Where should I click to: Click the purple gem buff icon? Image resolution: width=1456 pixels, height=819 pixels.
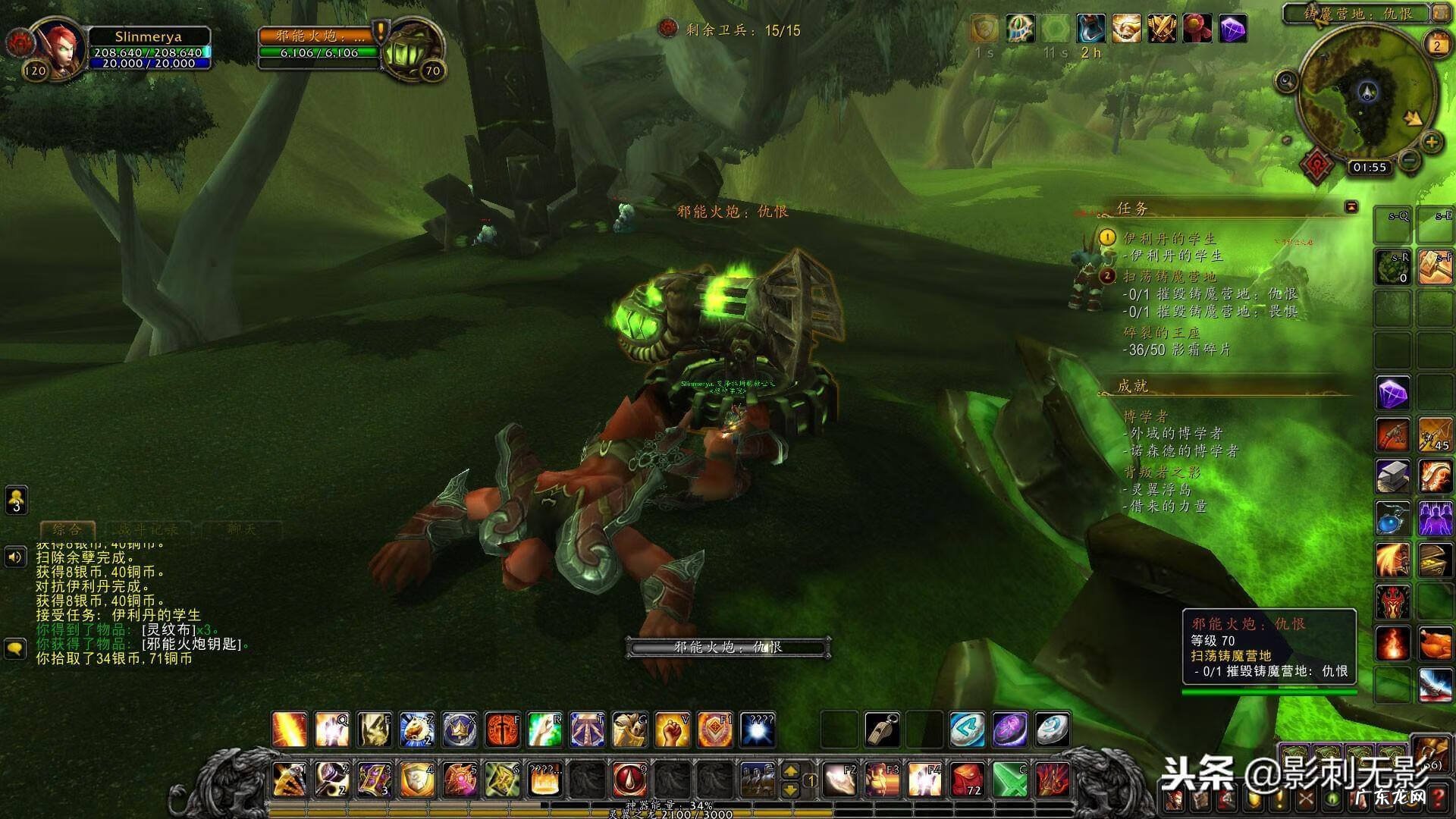(x=1233, y=30)
